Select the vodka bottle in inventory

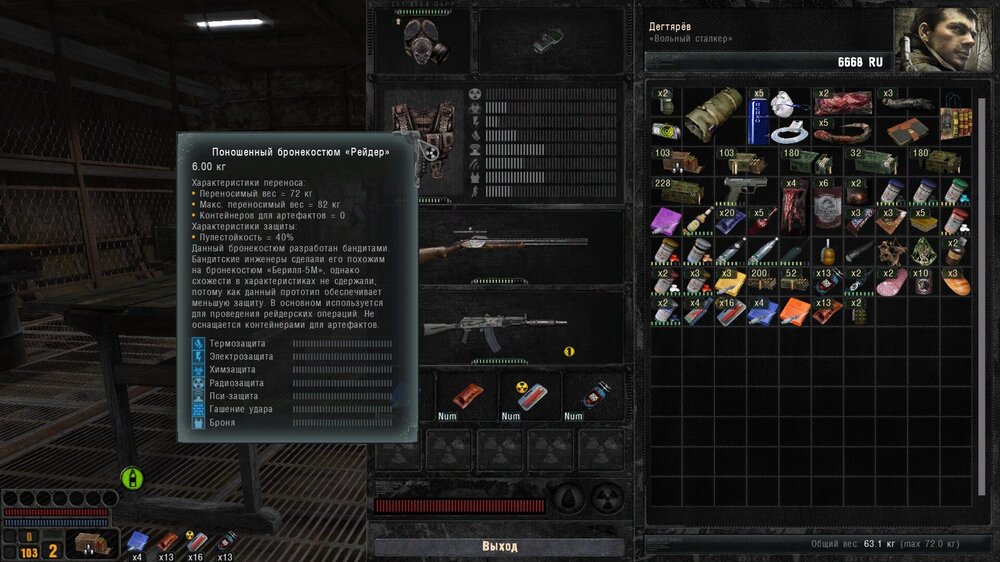pos(700,221)
